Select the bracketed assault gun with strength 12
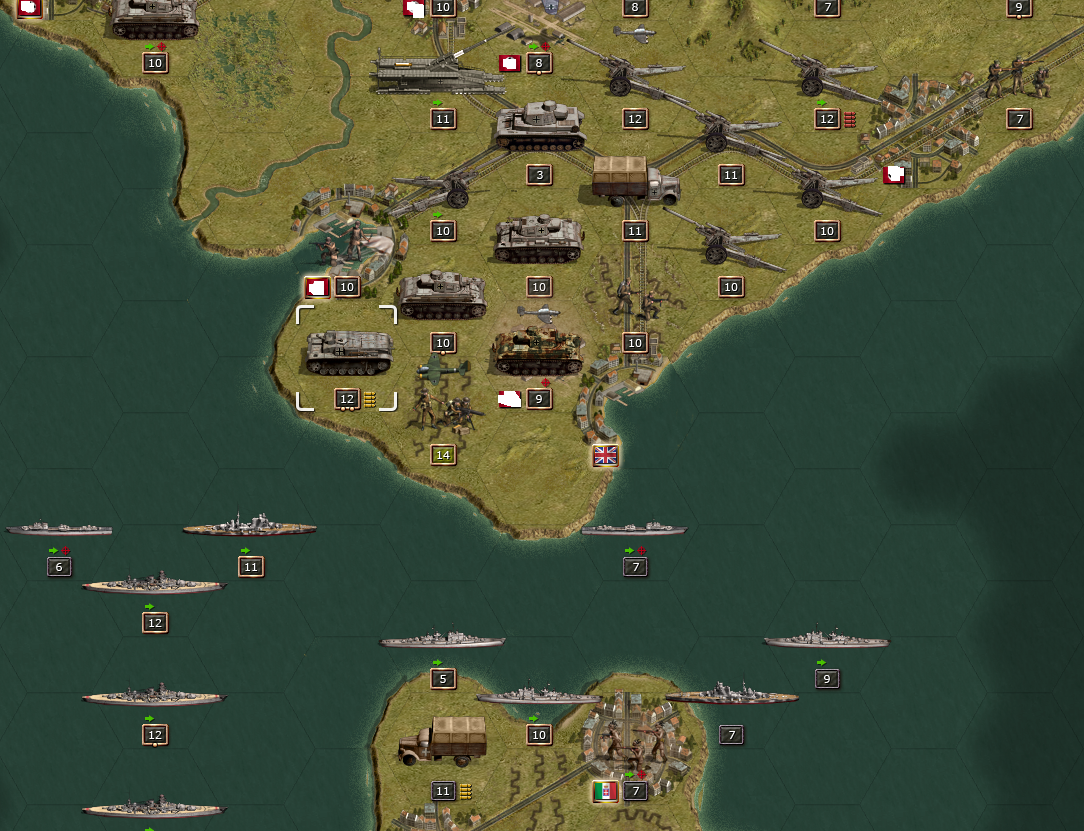The image size is (1084, 831). click(x=347, y=353)
